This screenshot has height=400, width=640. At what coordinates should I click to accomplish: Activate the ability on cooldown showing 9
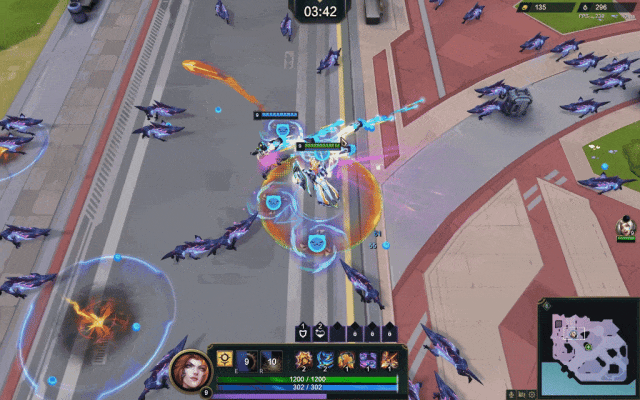pyautogui.click(x=246, y=359)
